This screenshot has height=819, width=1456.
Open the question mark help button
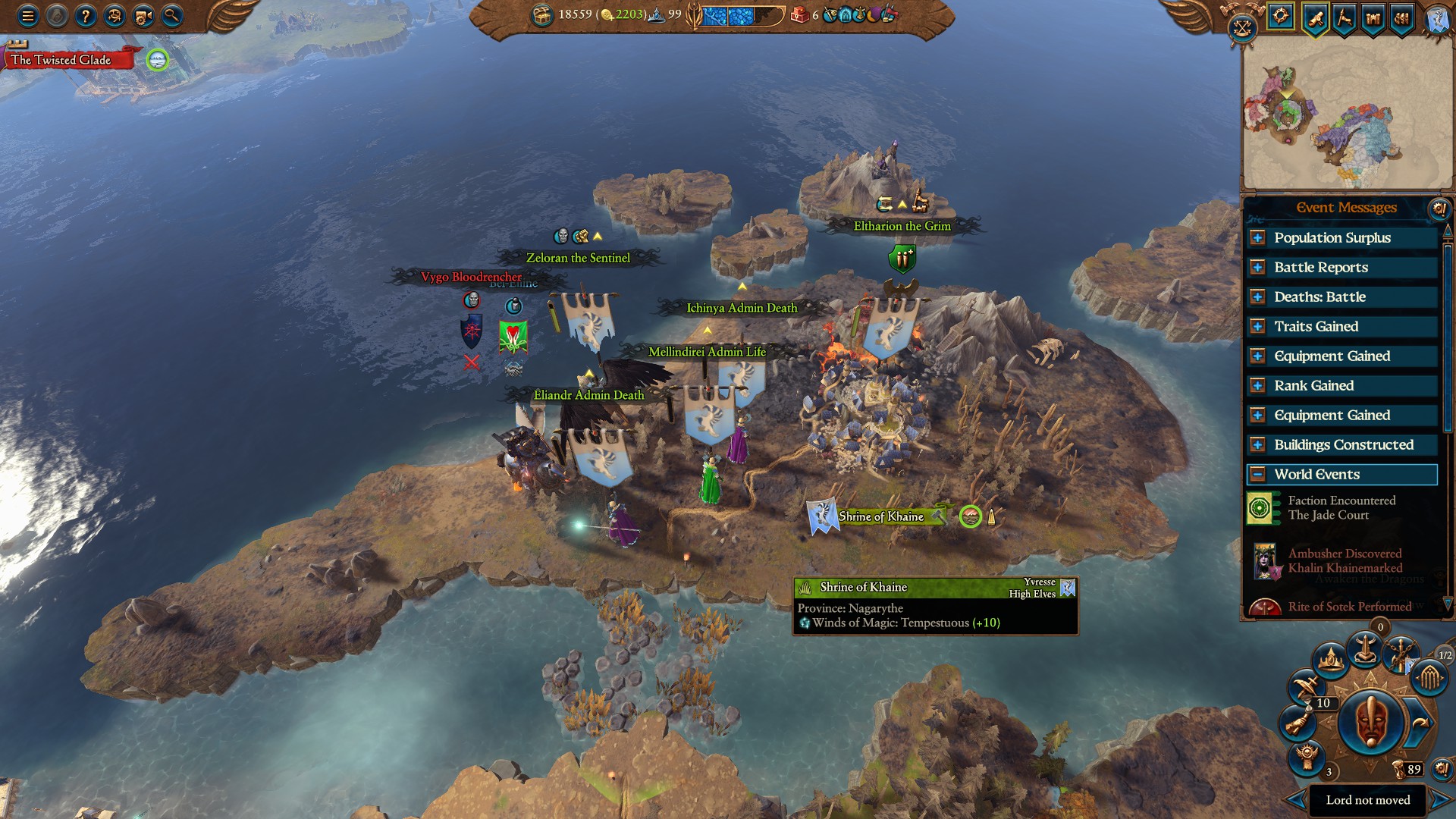(x=86, y=15)
